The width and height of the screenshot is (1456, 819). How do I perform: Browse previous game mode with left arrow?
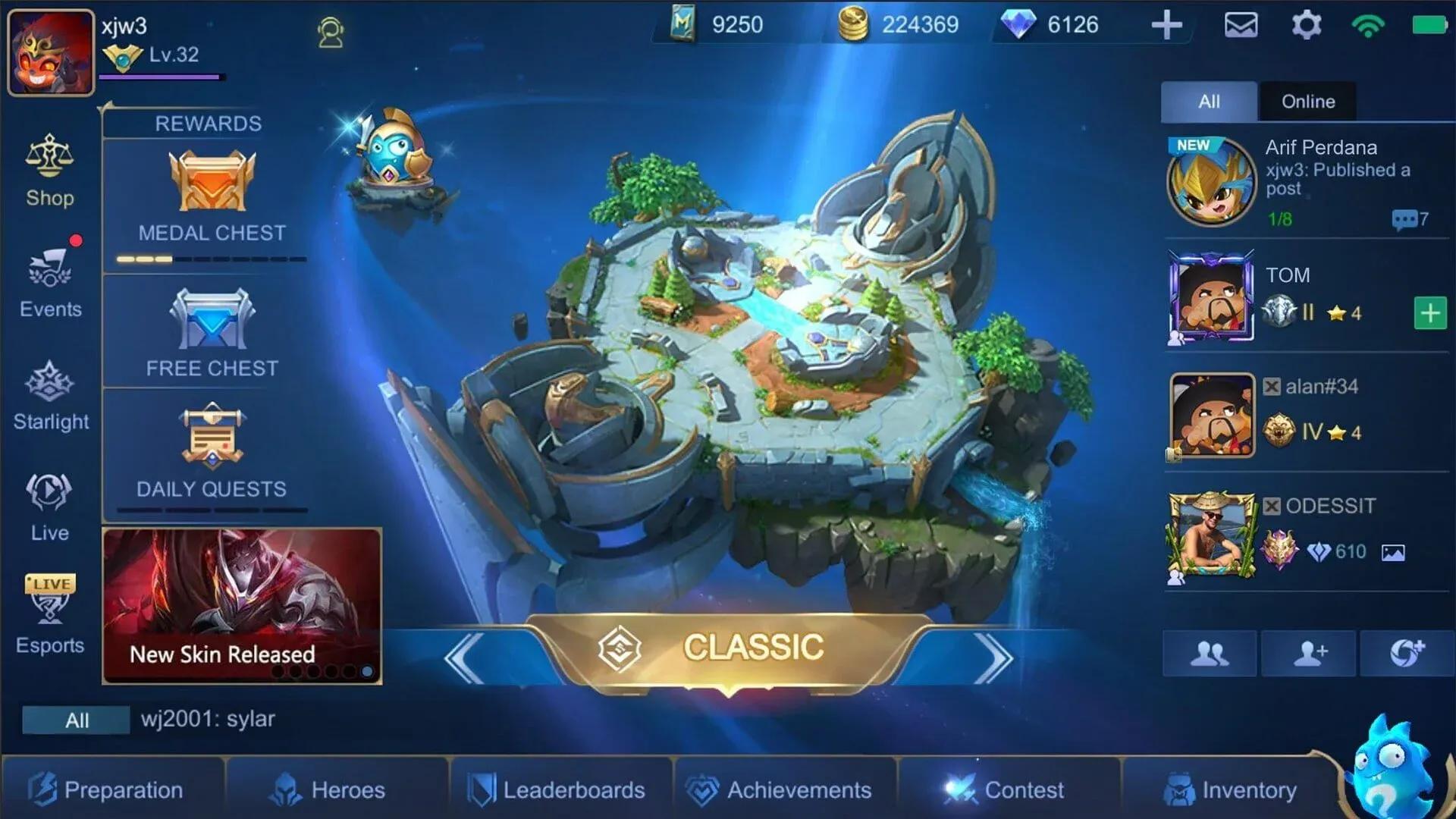[x=464, y=652]
